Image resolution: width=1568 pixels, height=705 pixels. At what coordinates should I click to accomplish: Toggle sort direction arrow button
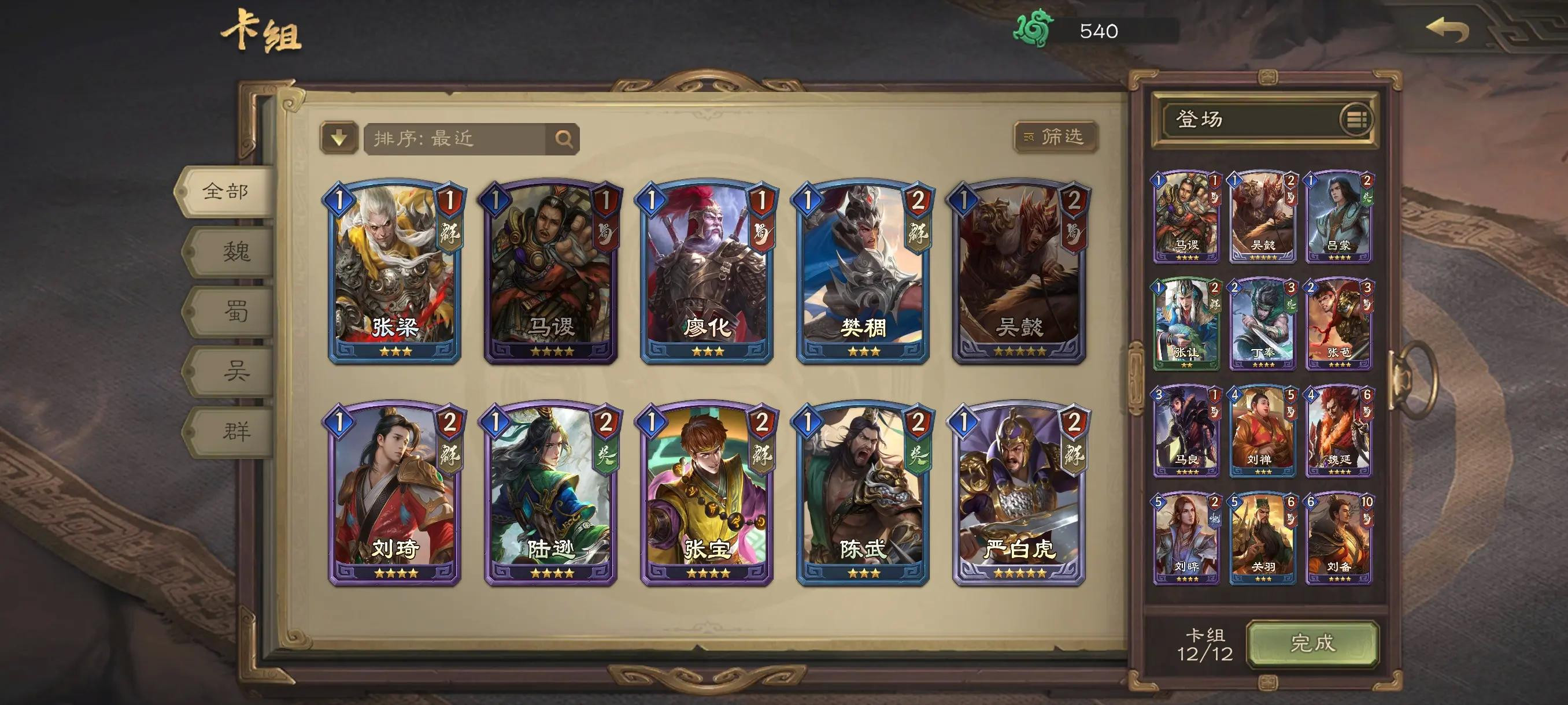(338, 139)
